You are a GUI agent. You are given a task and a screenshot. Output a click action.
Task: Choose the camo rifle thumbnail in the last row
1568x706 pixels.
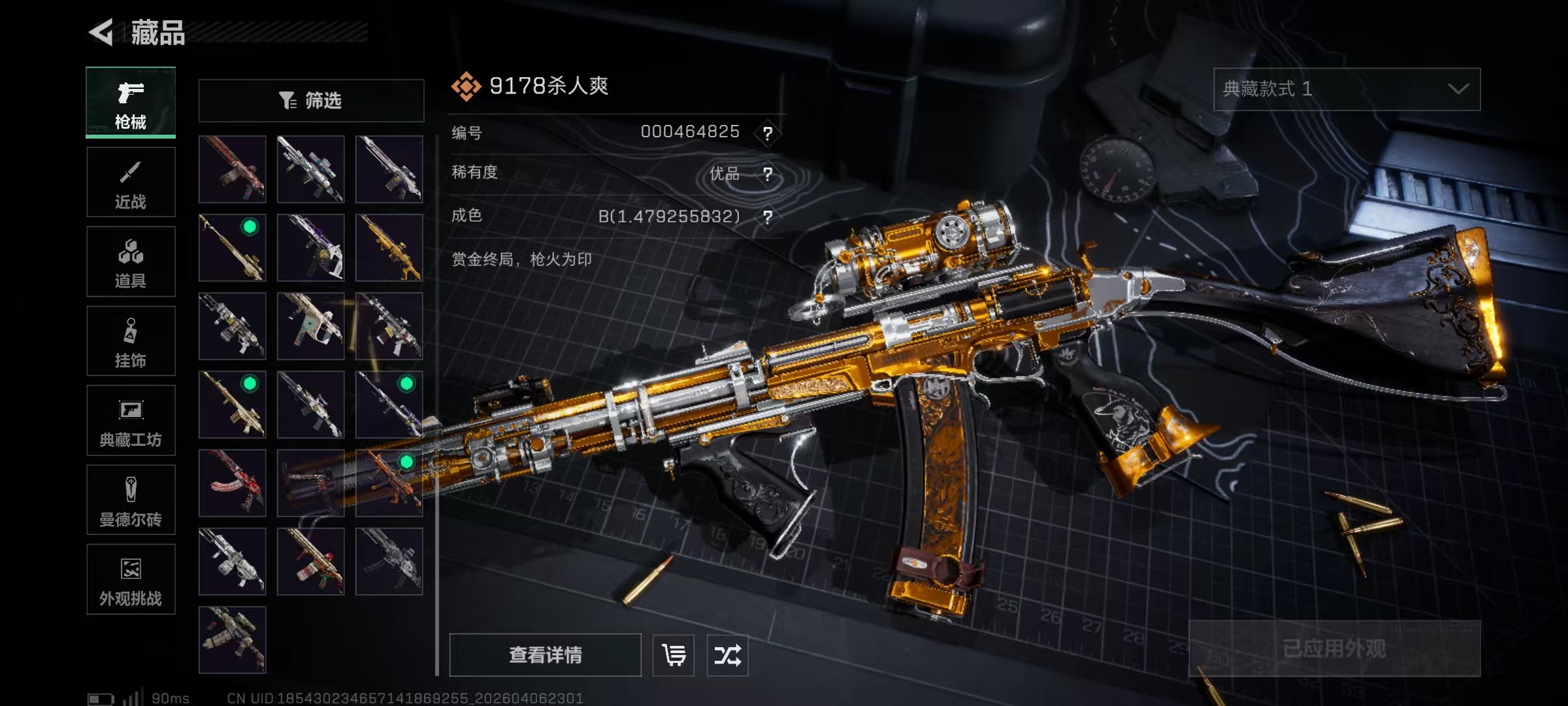click(233, 640)
